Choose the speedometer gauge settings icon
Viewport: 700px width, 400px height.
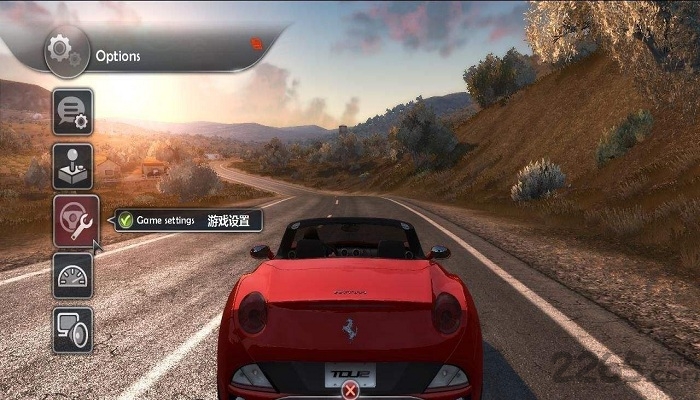[x=73, y=274]
